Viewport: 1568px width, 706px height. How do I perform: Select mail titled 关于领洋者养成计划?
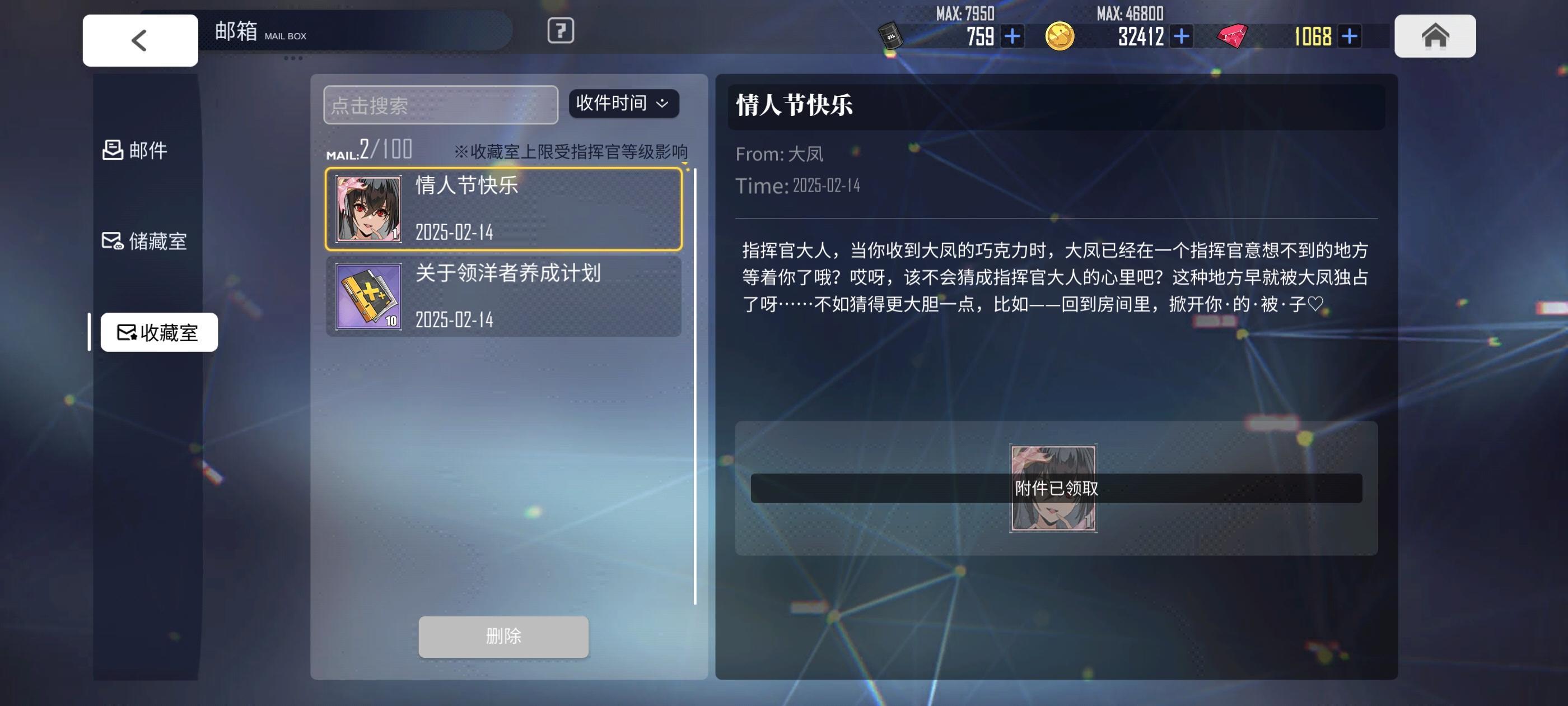(x=504, y=296)
